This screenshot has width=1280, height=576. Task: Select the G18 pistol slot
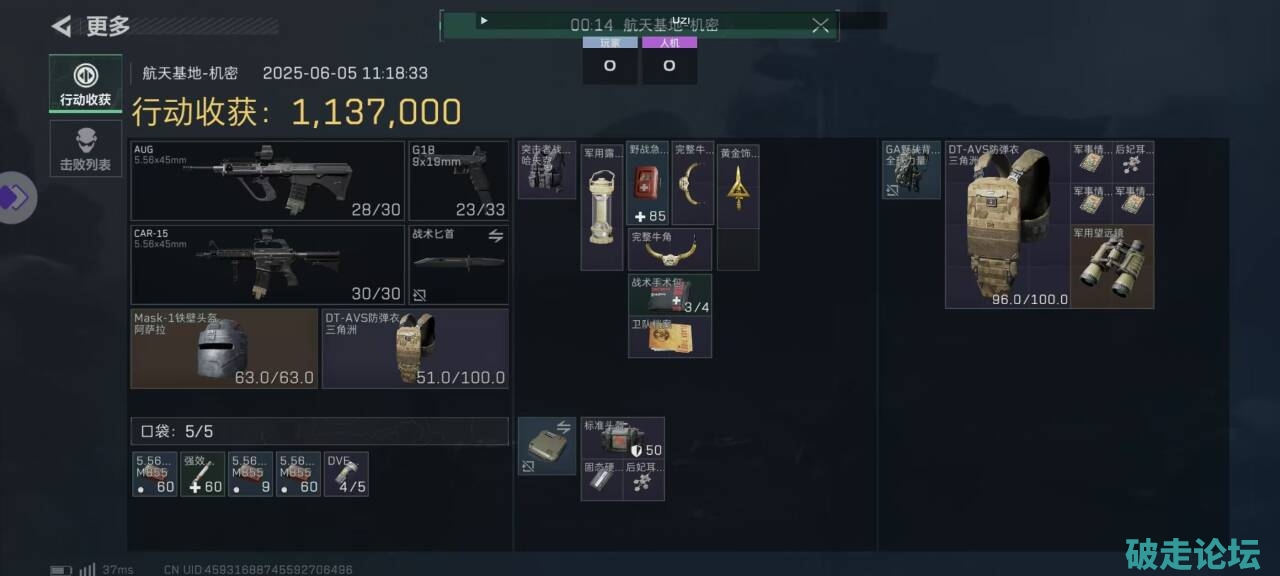(x=459, y=181)
